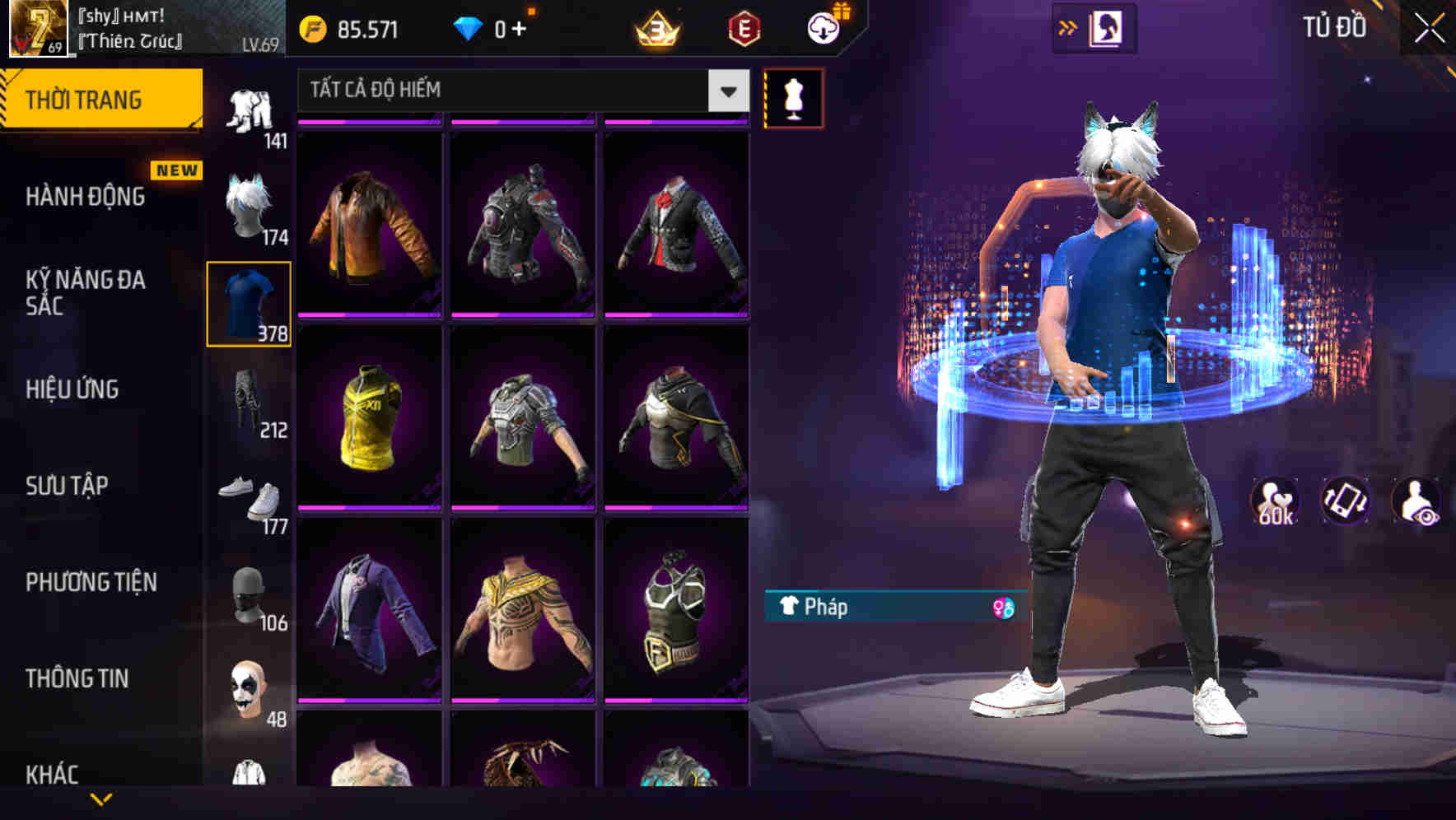Open the diamond top-up with the + icon
This screenshot has height=820, width=1456.
coord(519,30)
